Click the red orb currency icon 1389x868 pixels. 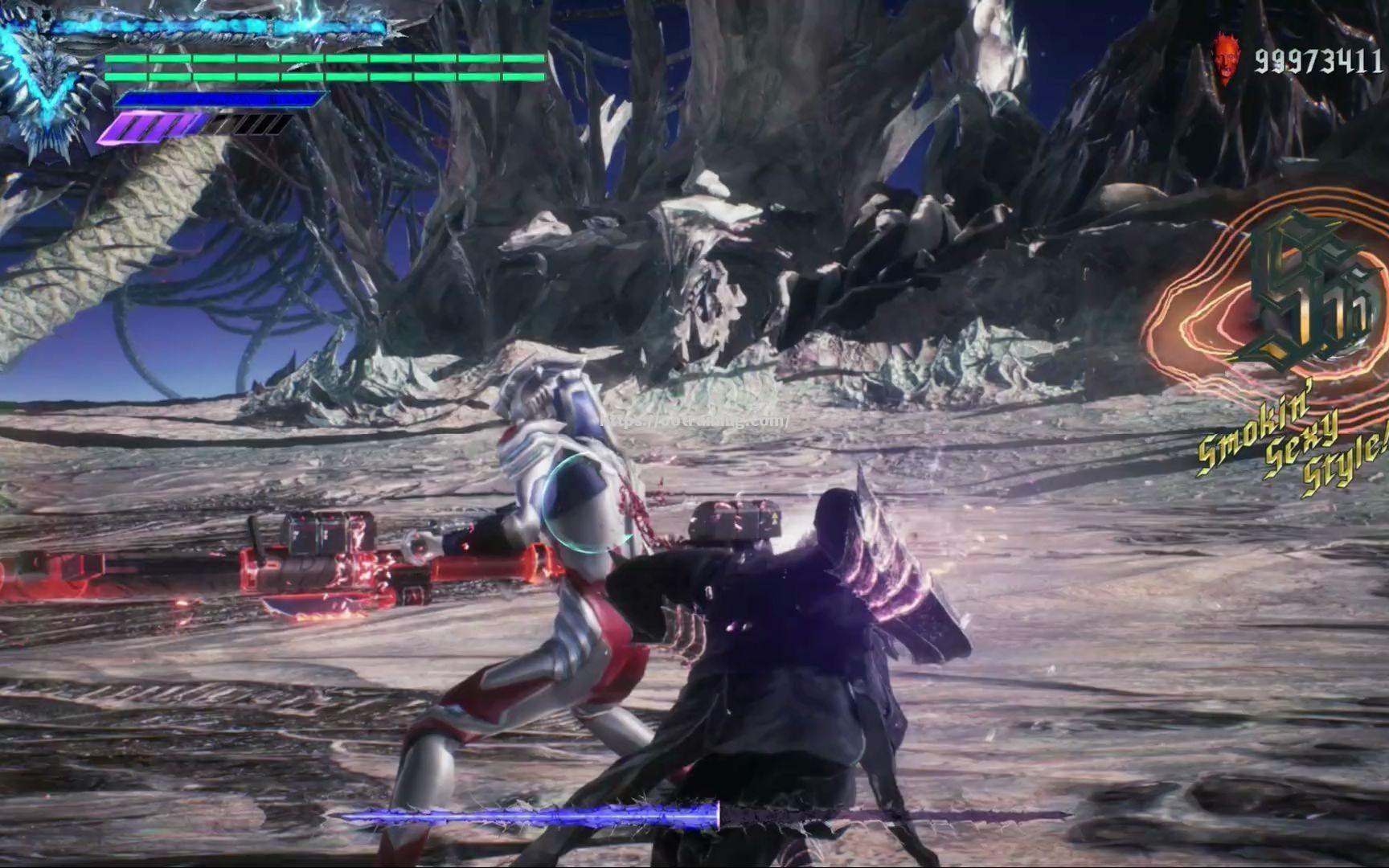(x=1224, y=59)
